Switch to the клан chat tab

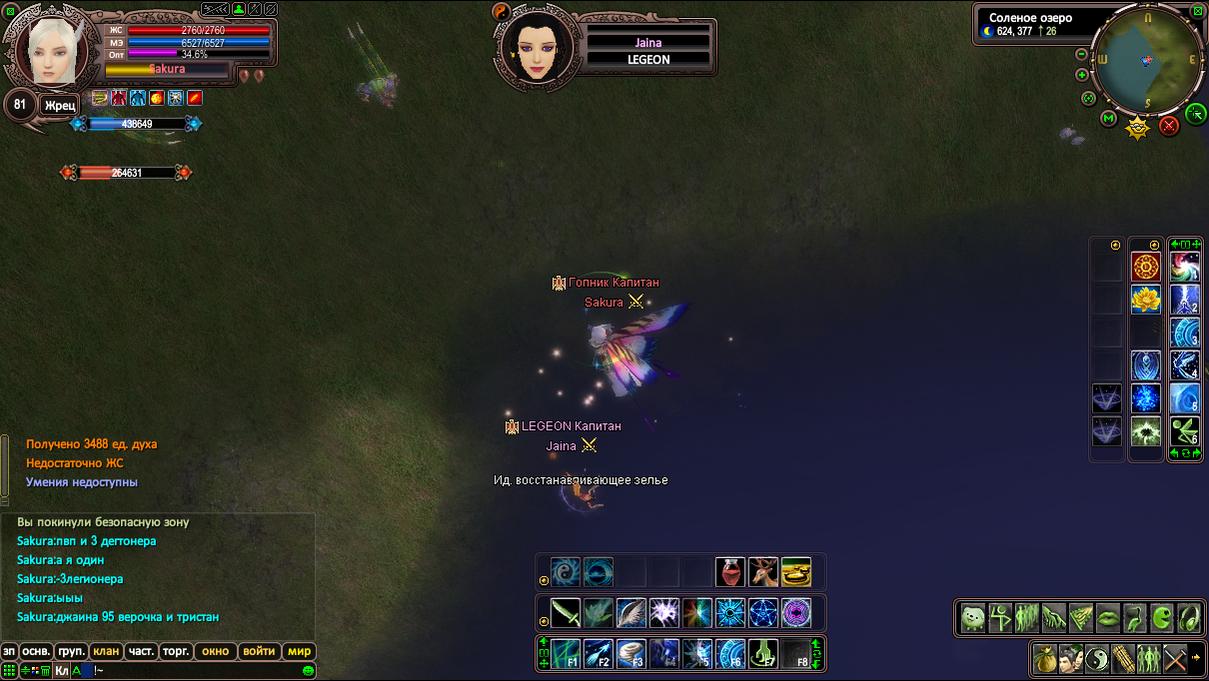pos(106,651)
